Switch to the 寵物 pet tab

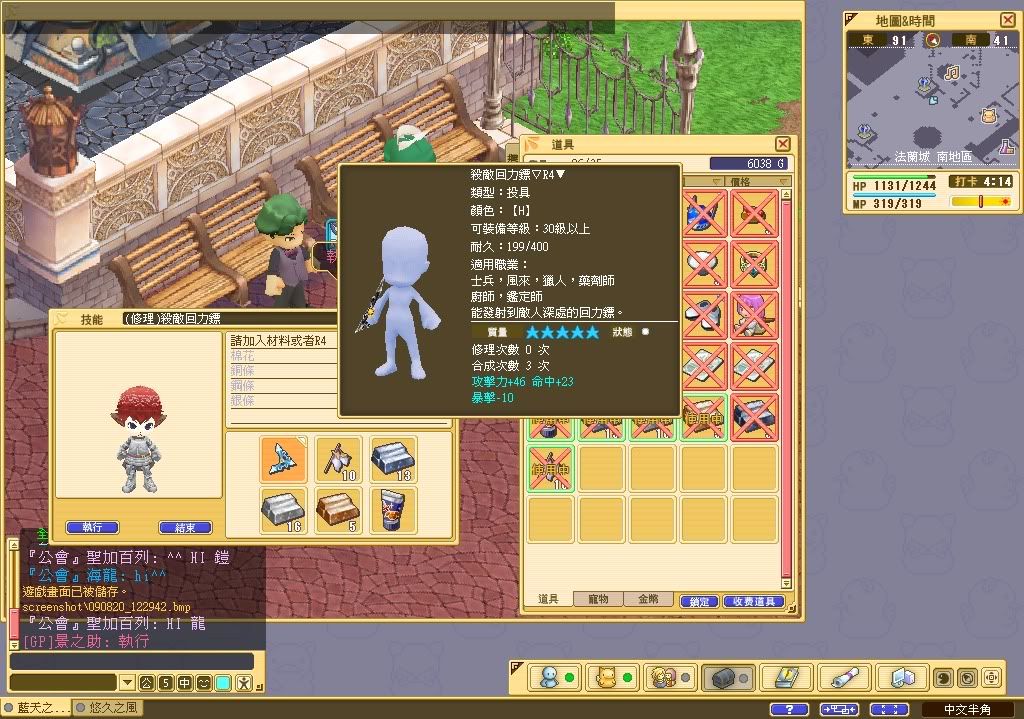pyautogui.click(x=598, y=599)
